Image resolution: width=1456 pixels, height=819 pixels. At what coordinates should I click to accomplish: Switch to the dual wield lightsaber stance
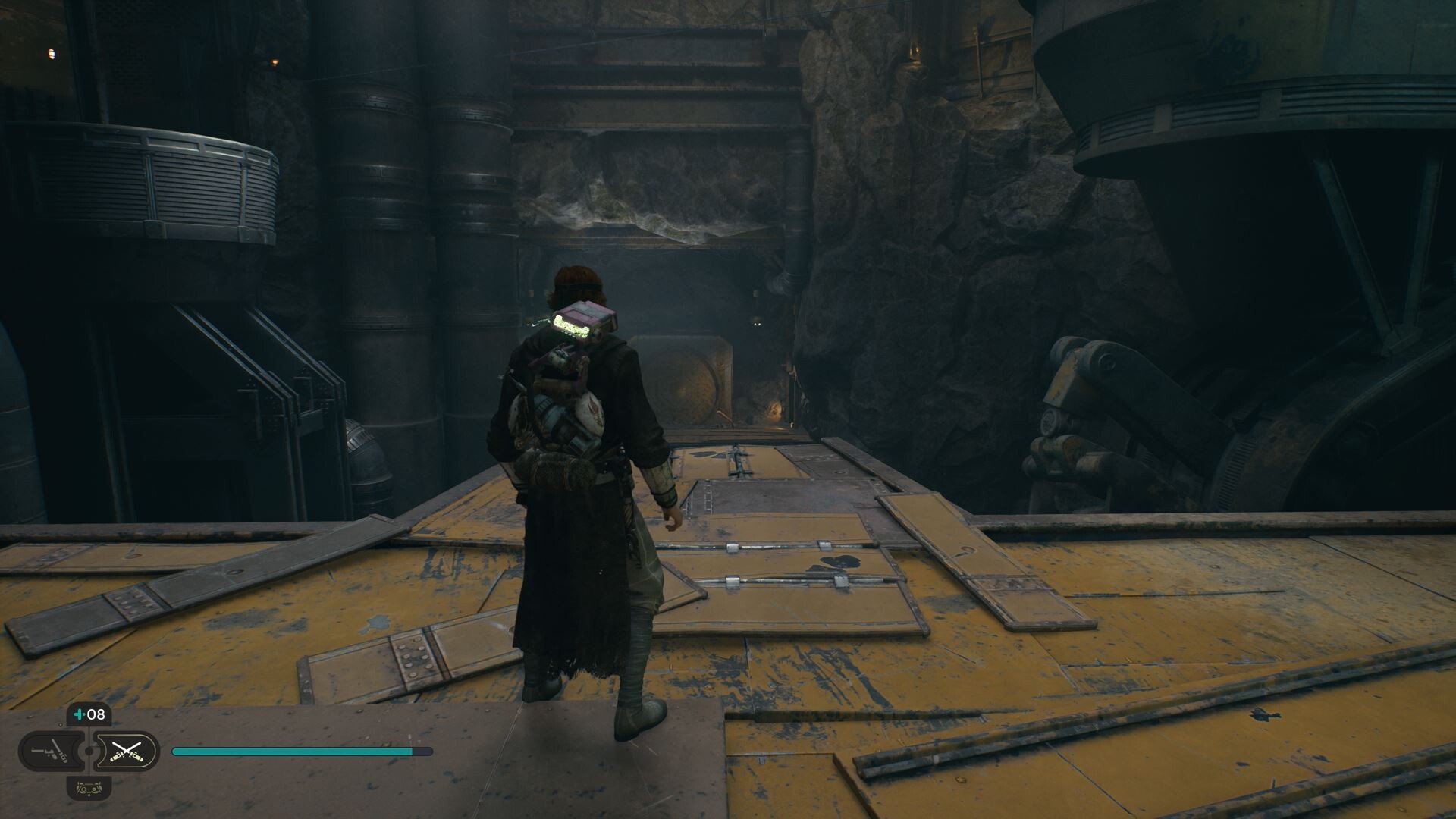pos(127,752)
